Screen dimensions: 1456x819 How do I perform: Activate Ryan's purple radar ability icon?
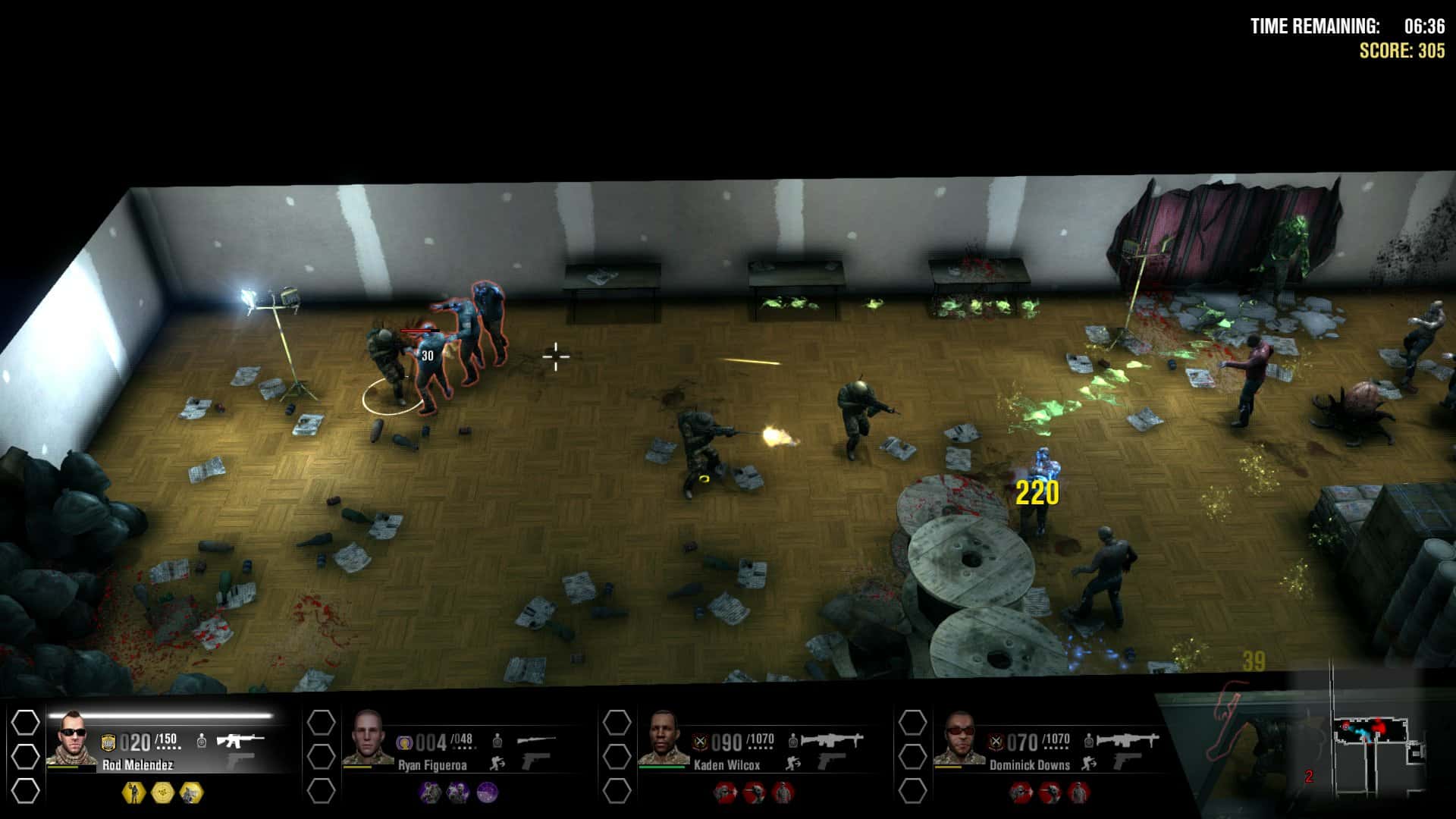(x=487, y=792)
